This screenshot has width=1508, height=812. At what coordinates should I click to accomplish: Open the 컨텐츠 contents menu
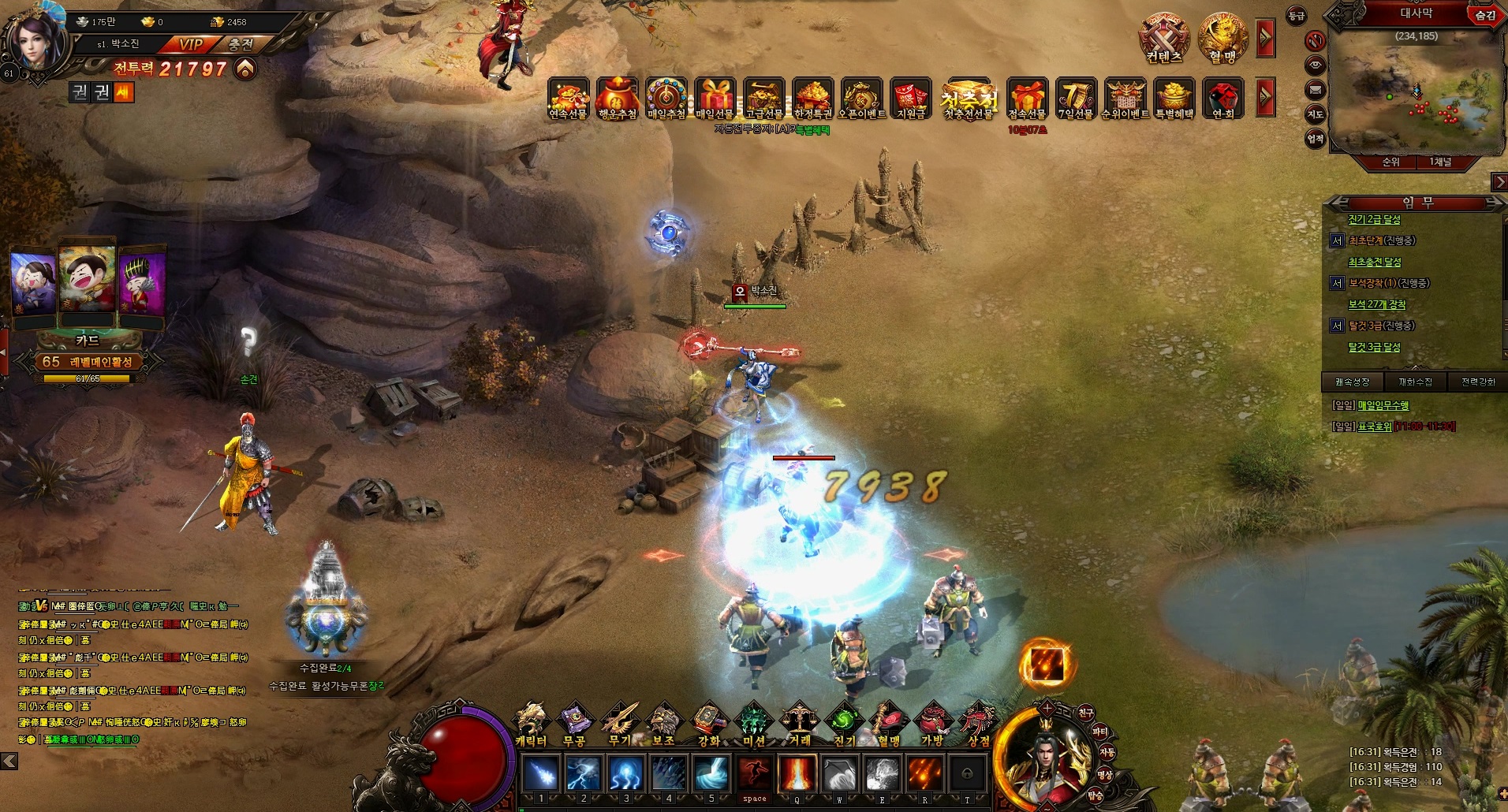click(1164, 39)
